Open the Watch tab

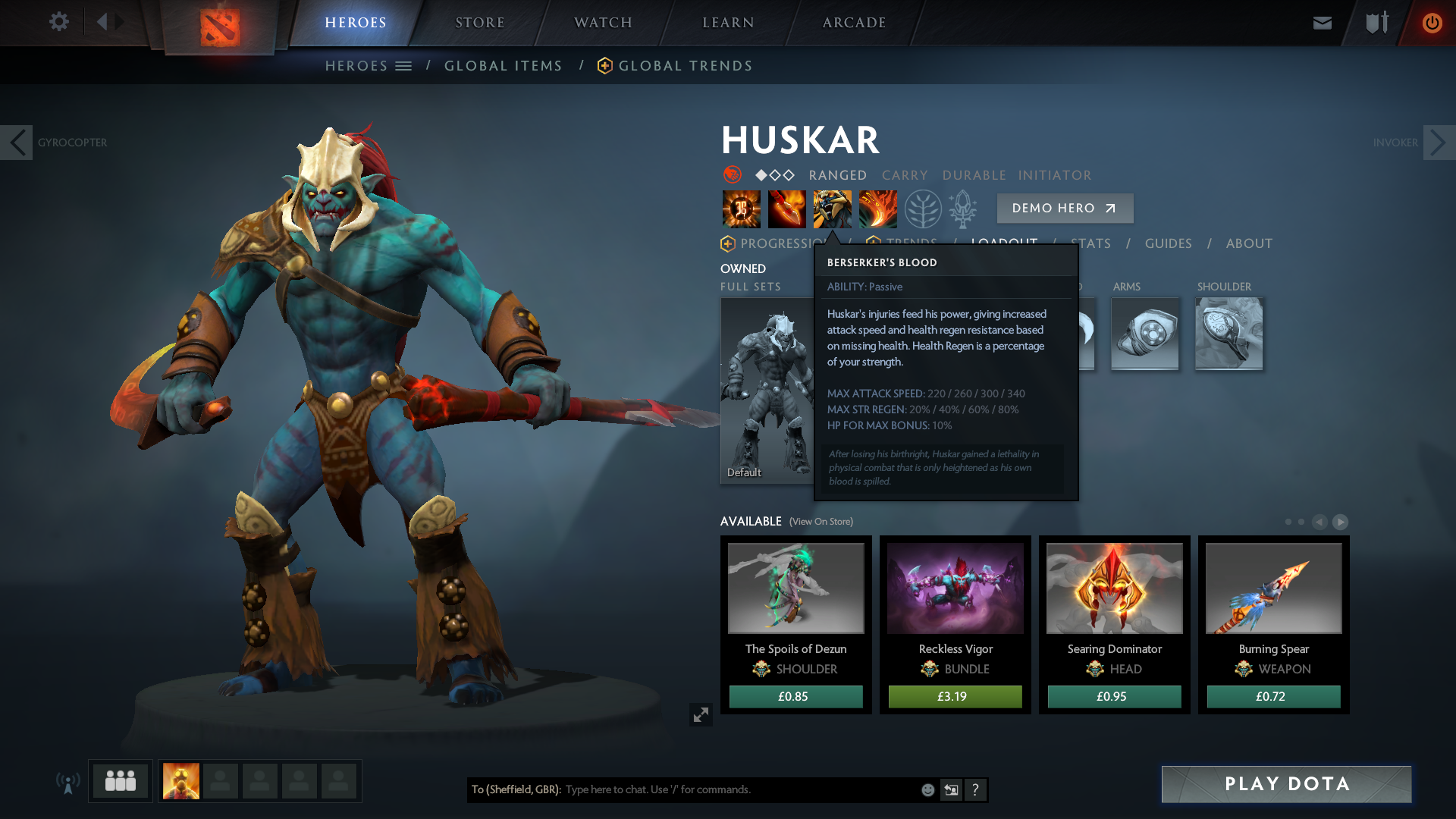(x=603, y=23)
